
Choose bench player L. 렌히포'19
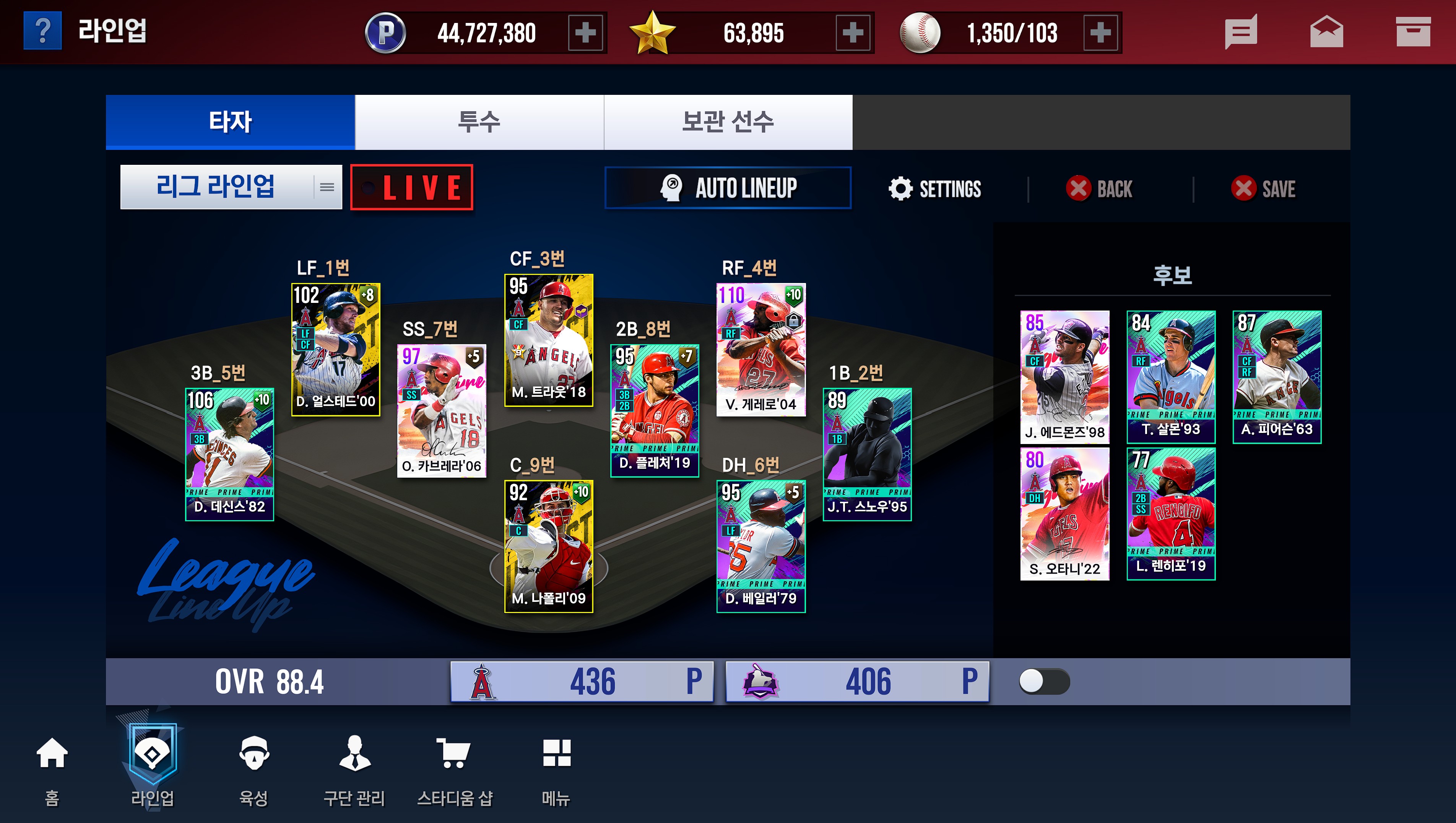[x=1170, y=513]
